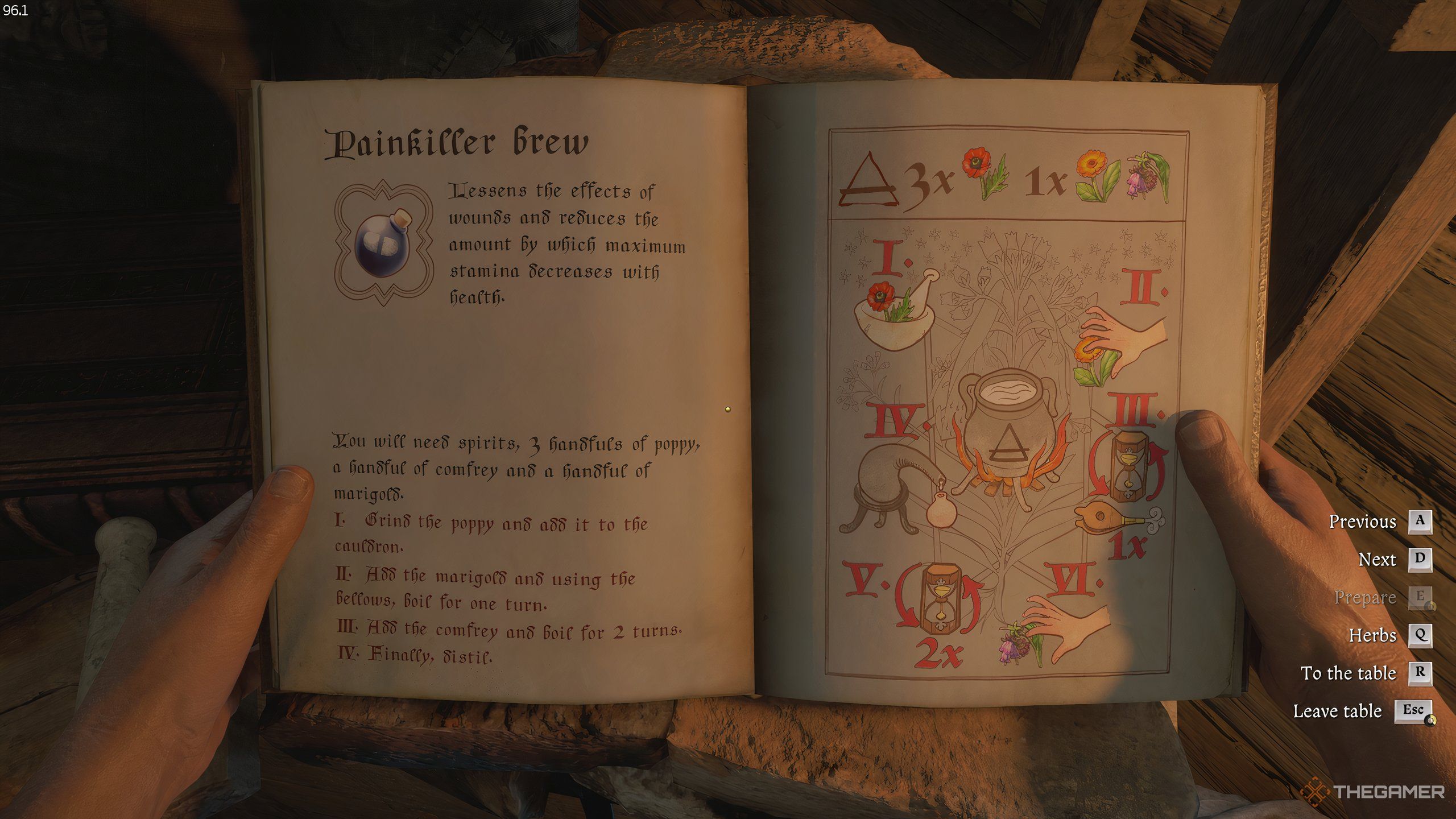Choose To the table to begin brewing
The width and height of the screenshot is (1456, 819).
1348,673
